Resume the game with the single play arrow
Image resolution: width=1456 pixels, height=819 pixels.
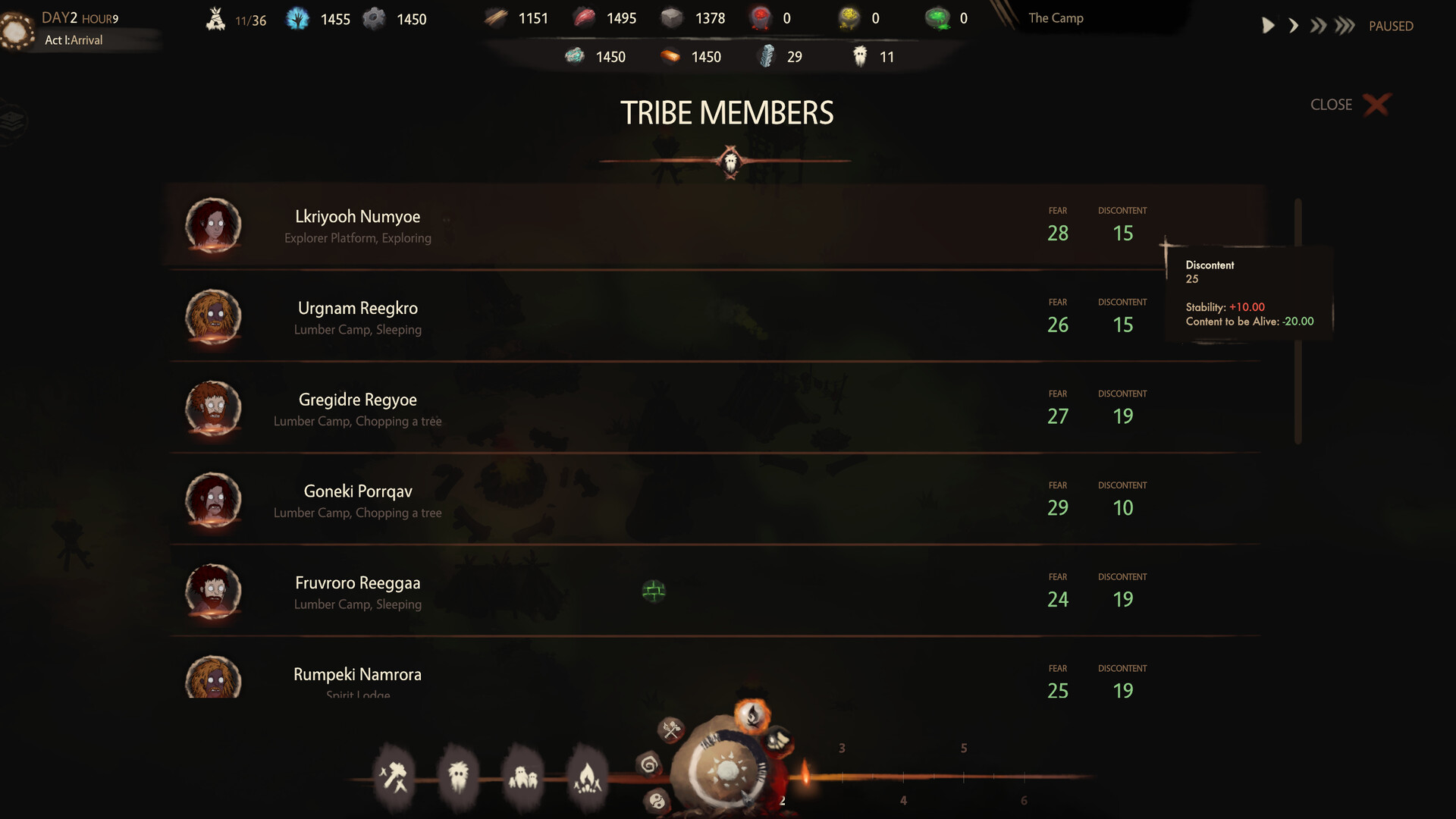1268,25
